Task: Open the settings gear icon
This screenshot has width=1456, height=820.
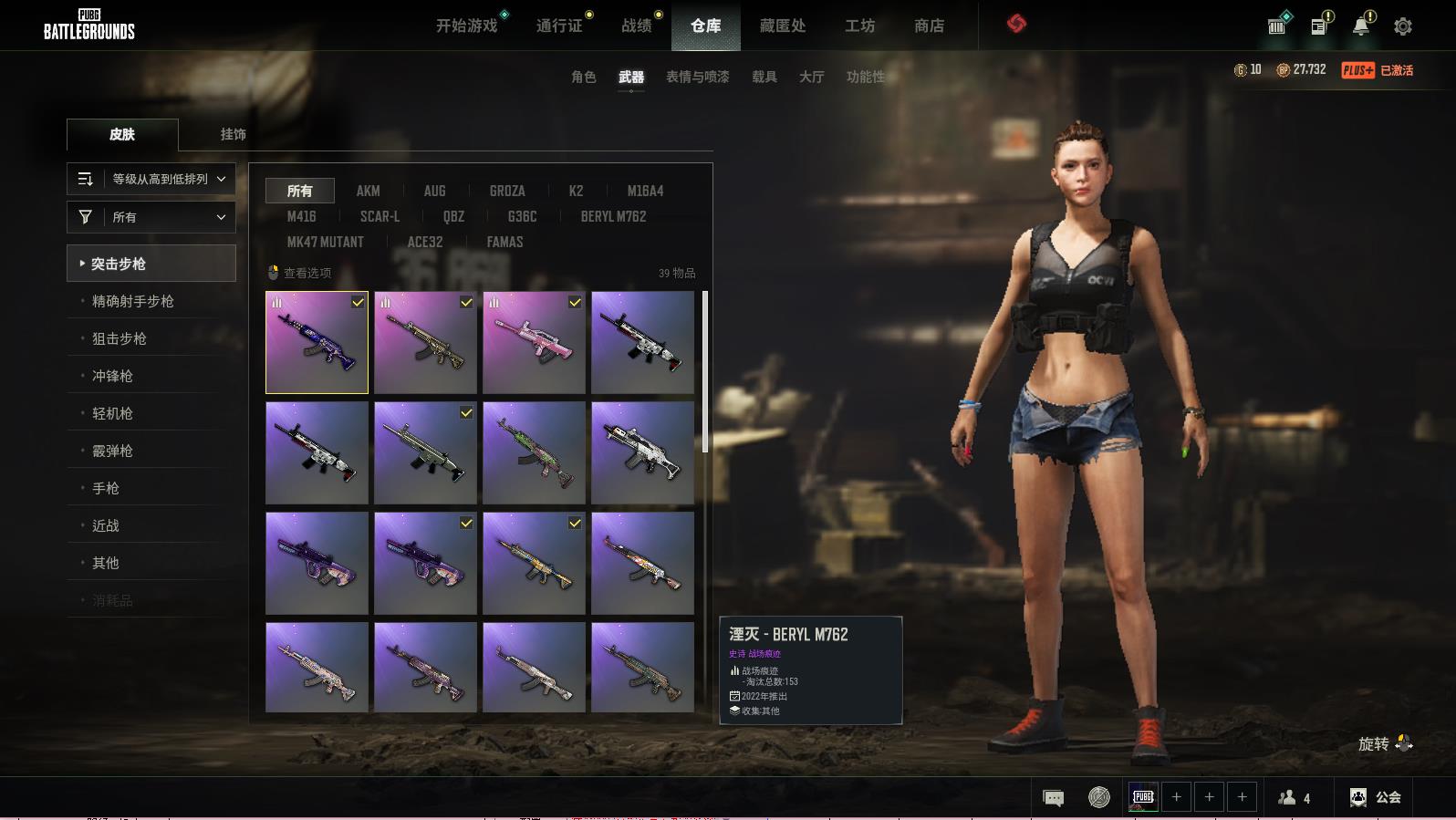Action: point(1403,26)
